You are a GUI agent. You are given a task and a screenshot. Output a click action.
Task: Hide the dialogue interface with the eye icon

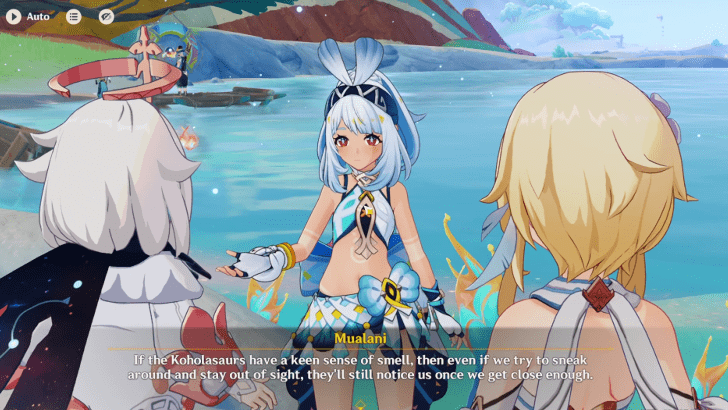coord(106,16)
